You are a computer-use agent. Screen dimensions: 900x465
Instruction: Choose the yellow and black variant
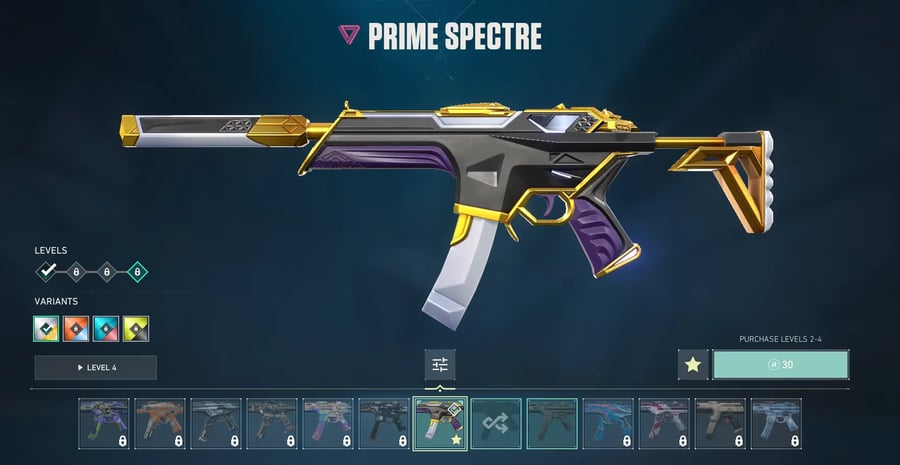pyautogui.click(x=136, y=327)
